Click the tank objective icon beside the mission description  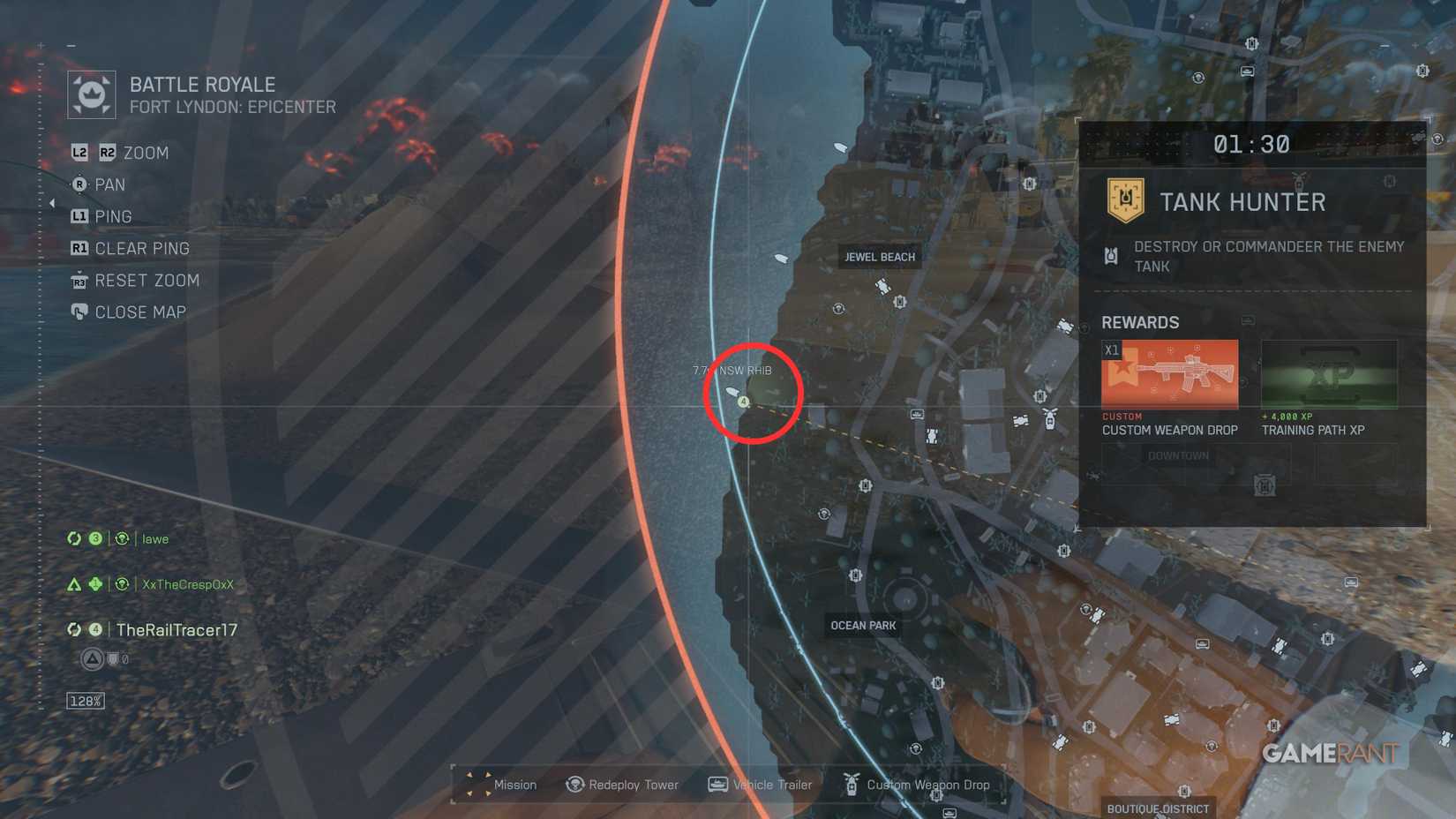pos(1109,257)
